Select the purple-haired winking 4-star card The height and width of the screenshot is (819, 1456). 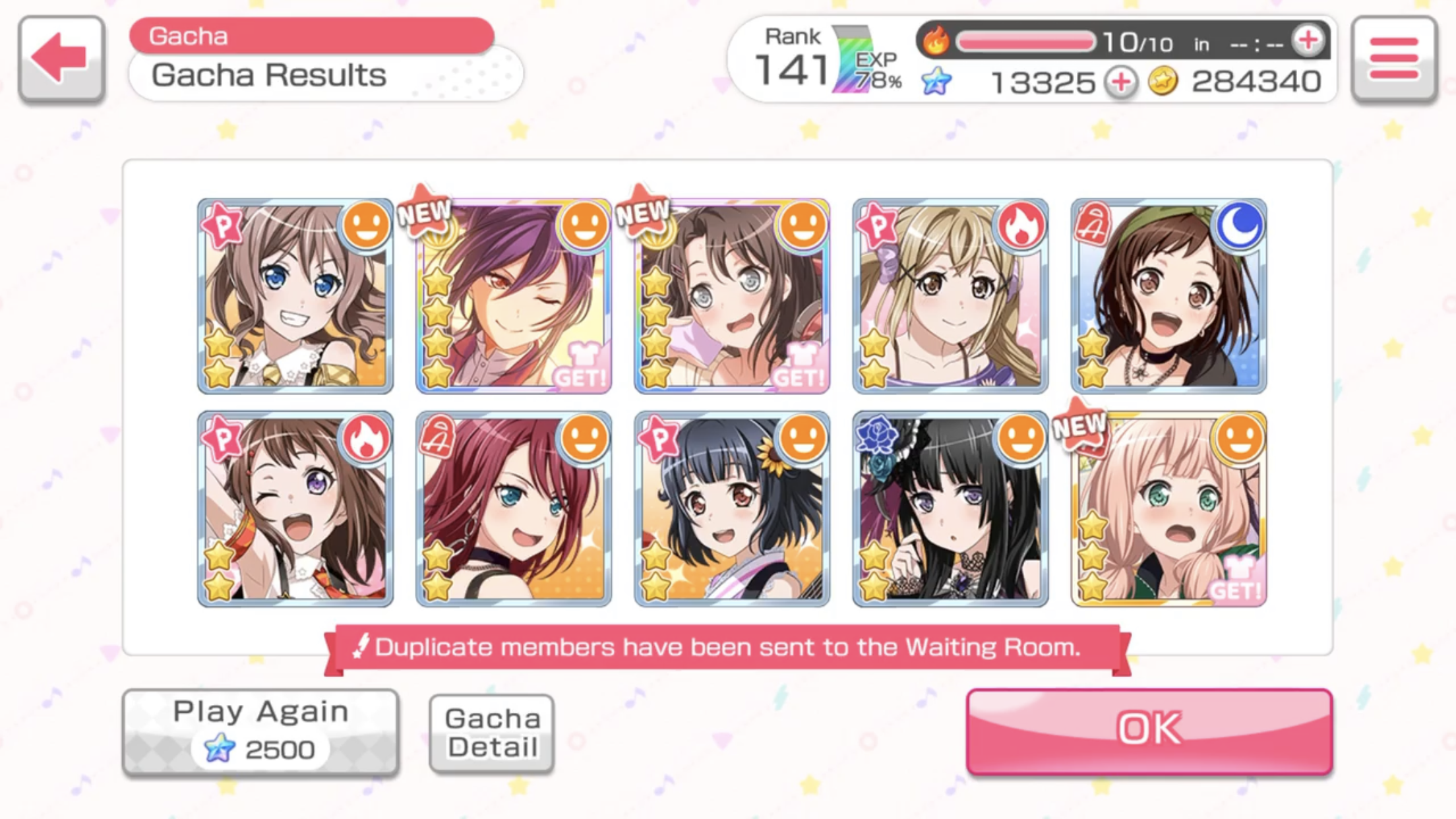514,296
